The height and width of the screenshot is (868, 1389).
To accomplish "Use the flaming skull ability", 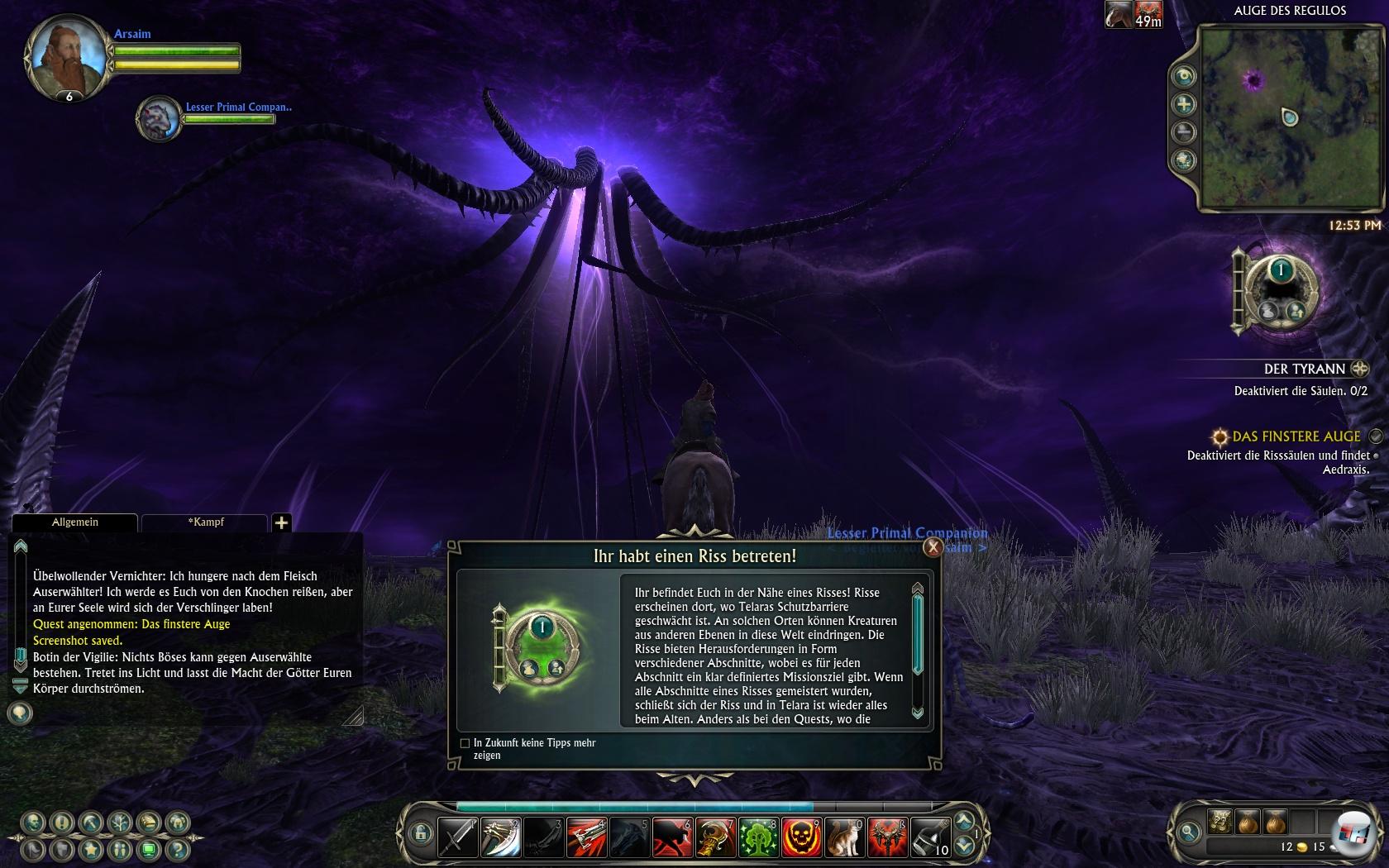I will click(x=801, y=837).
